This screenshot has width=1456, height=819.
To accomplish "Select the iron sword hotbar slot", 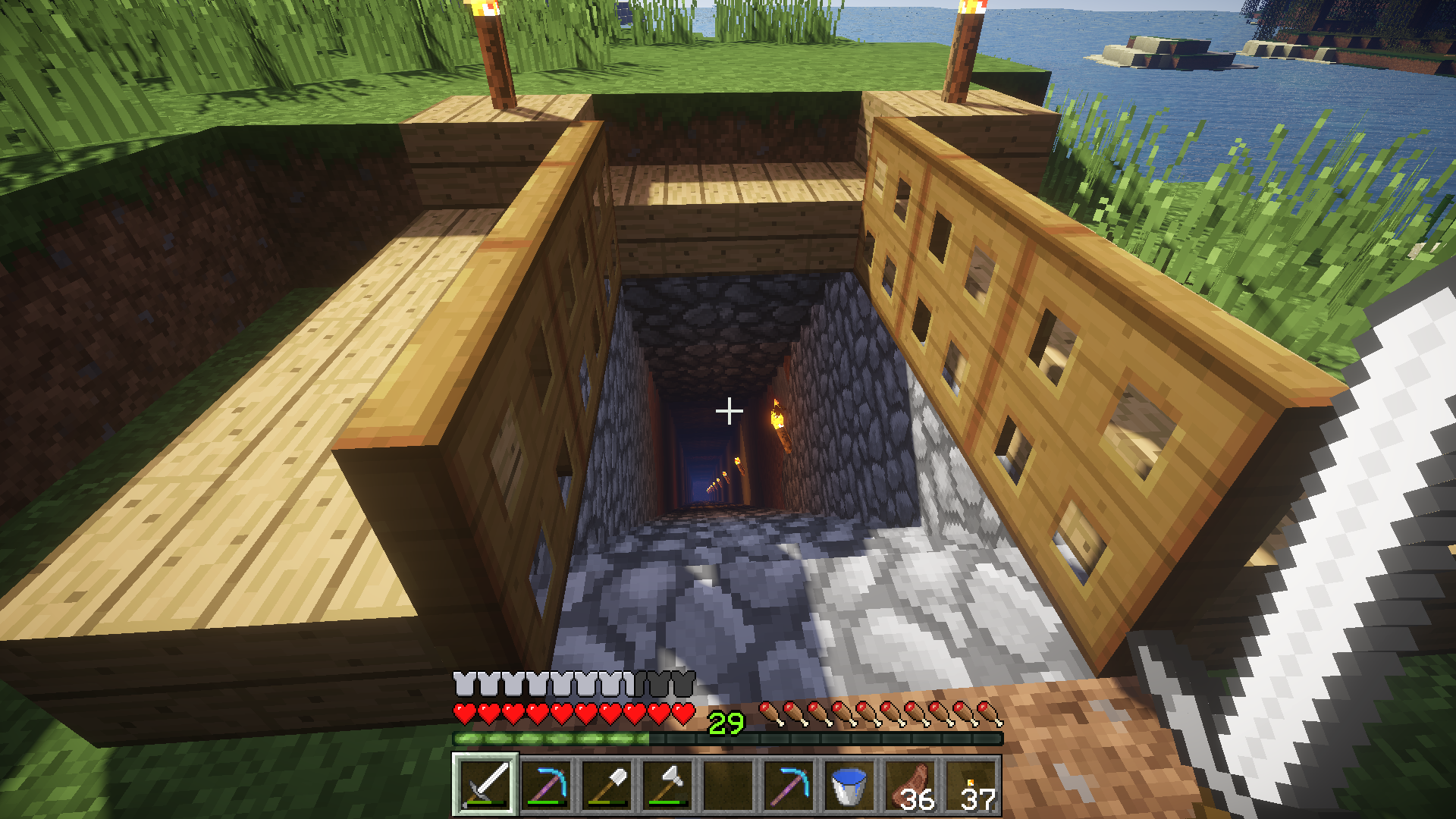I will 485,785.
